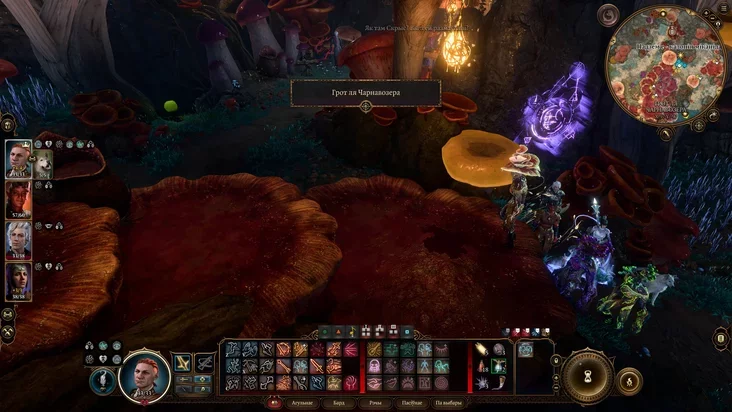
Task: Select the ranged weapon set slot
Action: 205,363
